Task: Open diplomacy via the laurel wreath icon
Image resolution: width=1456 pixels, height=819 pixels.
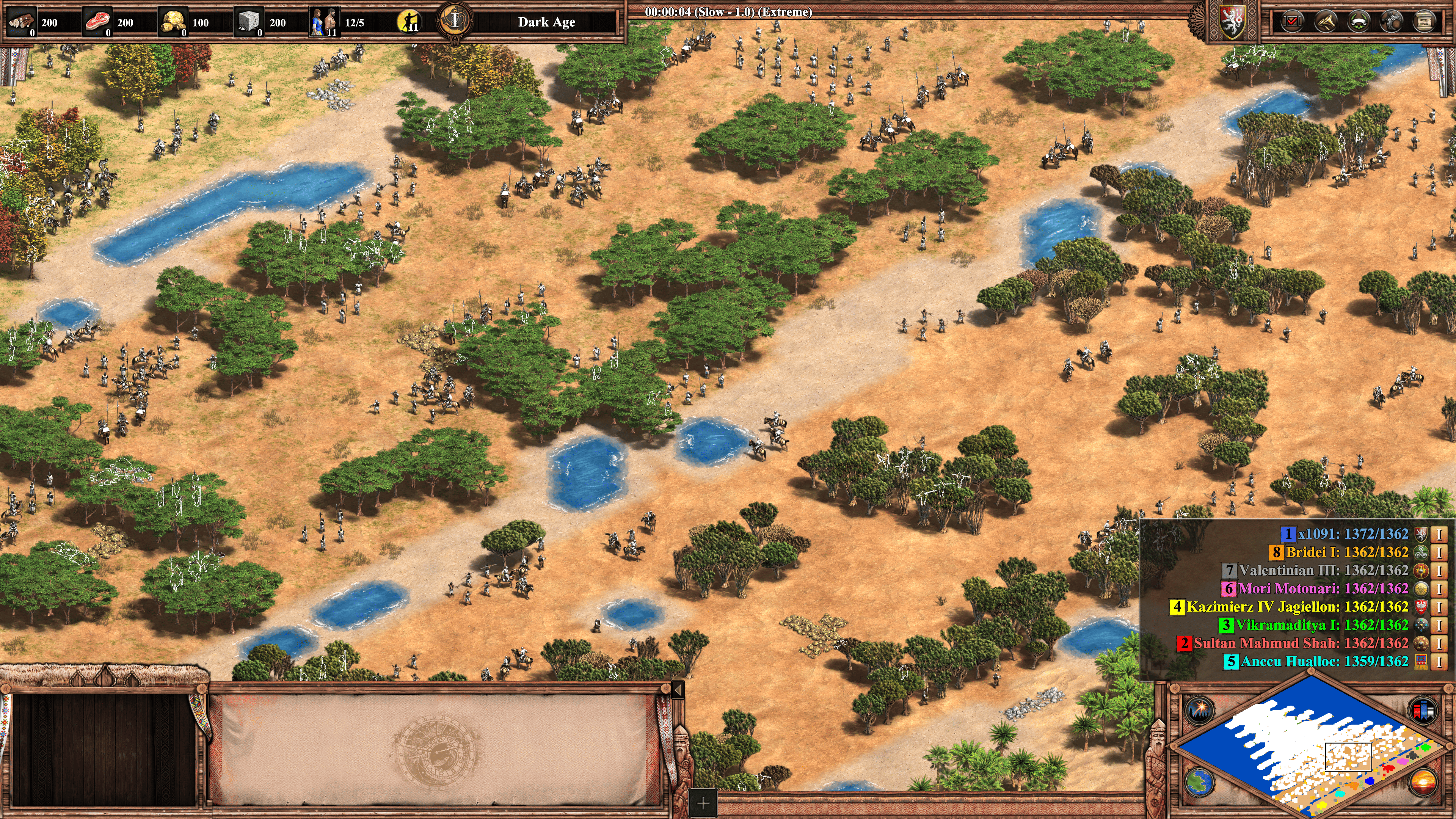Action: [x=1358, y=22]
